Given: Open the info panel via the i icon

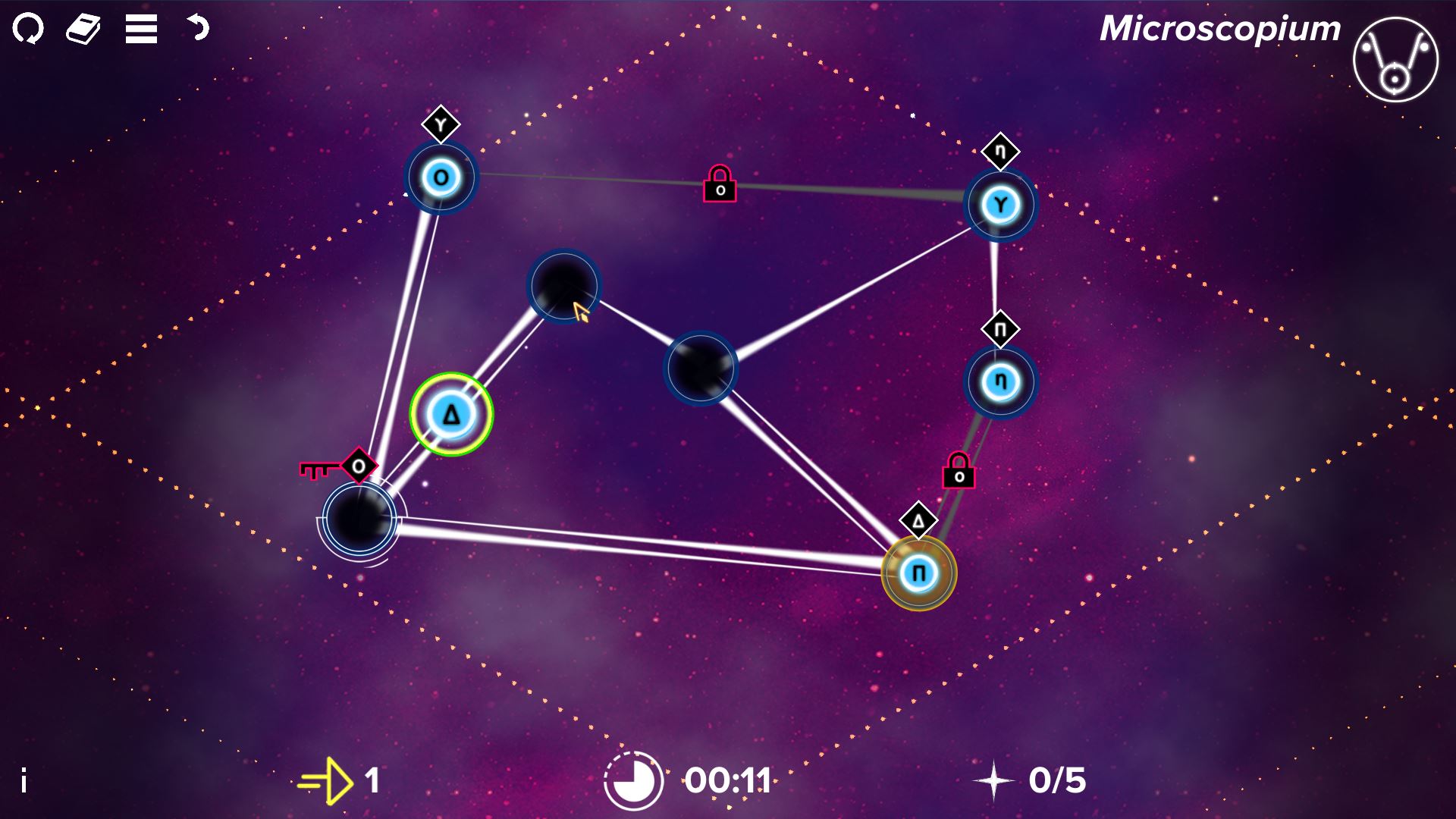Looking at the screenshot, I should coord(23,778).
